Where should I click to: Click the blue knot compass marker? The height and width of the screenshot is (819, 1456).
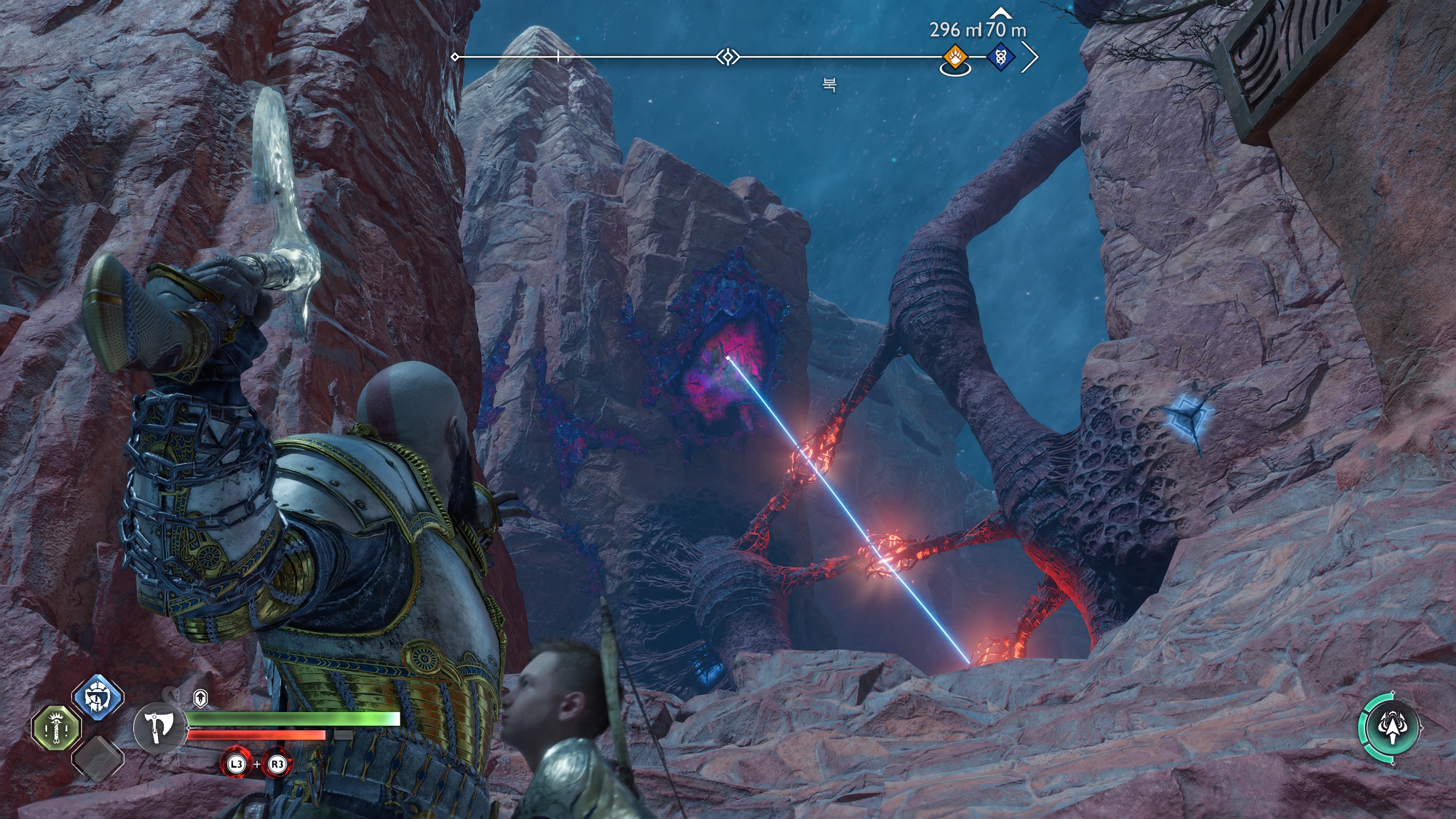click(x=1001, y=57)
